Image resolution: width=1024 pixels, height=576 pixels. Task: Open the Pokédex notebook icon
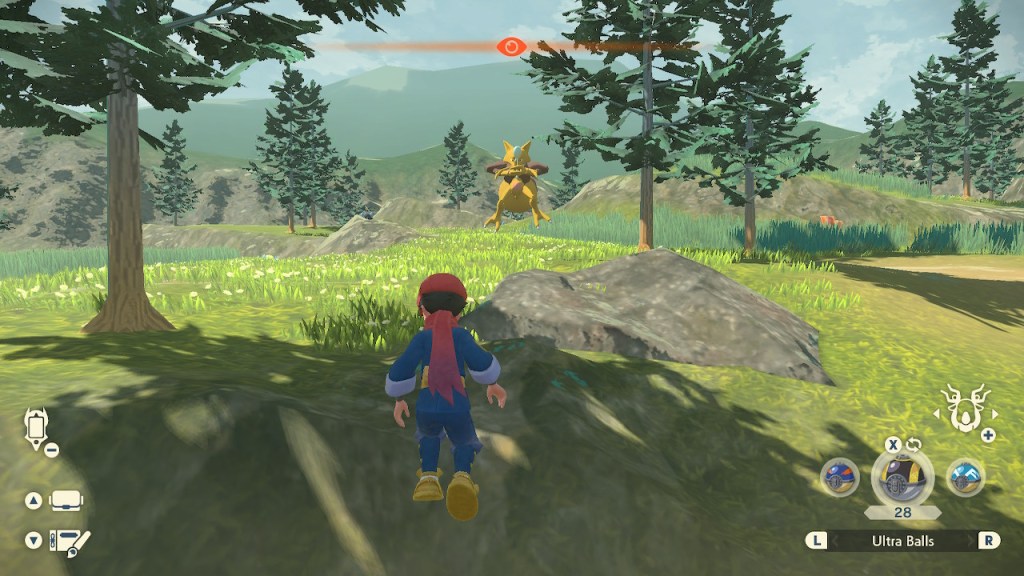(x=69, y=540)
